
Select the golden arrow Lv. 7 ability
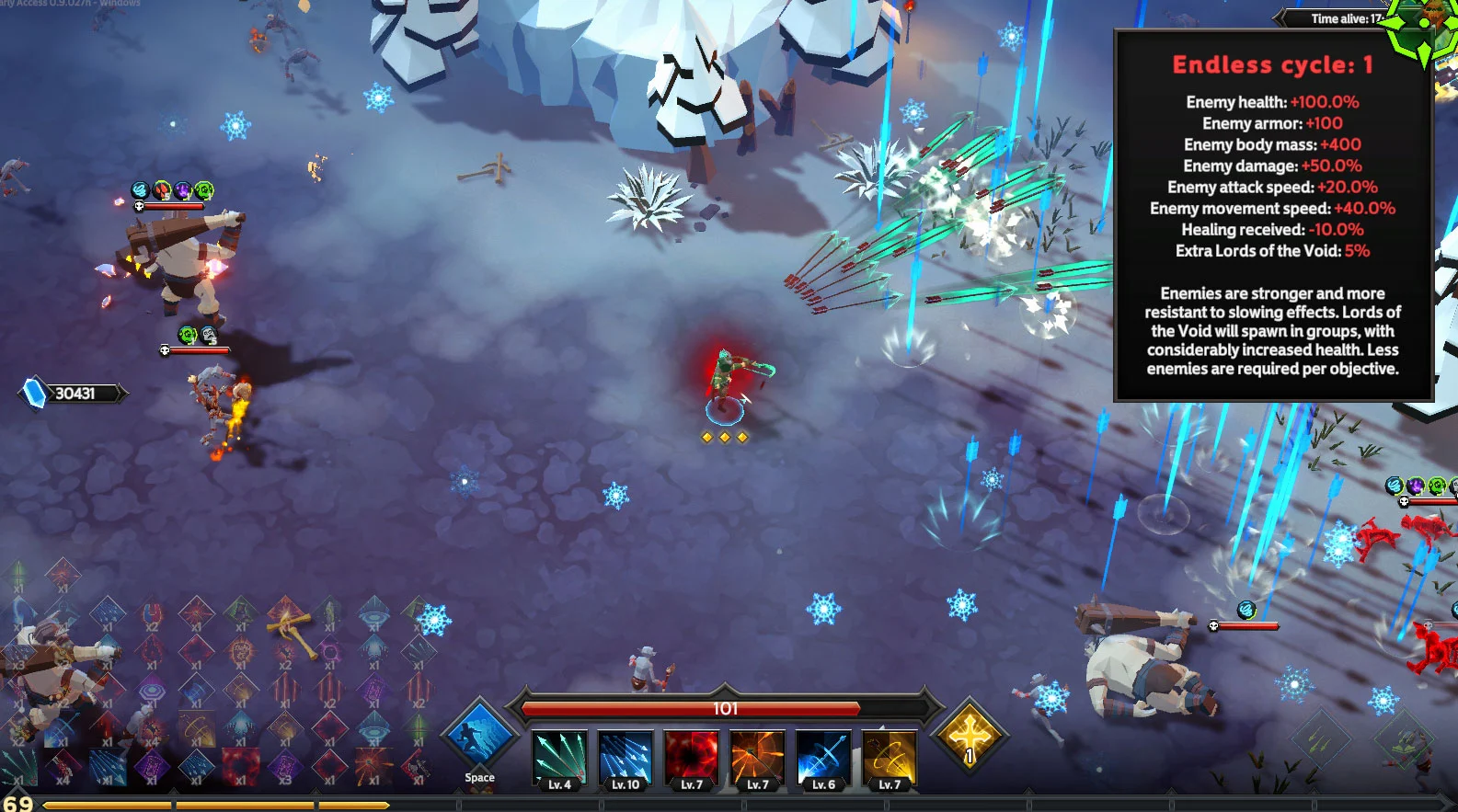(x=890, y=759)
